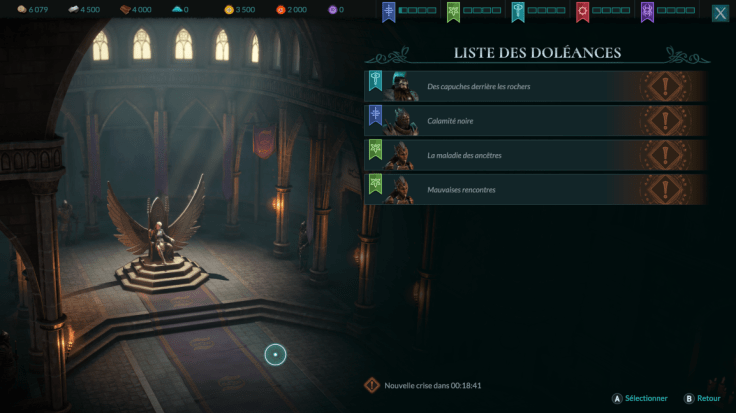This screenshot has width=736, height=413.
Task: Click the purple faction banner
Action: click(646, 12)
